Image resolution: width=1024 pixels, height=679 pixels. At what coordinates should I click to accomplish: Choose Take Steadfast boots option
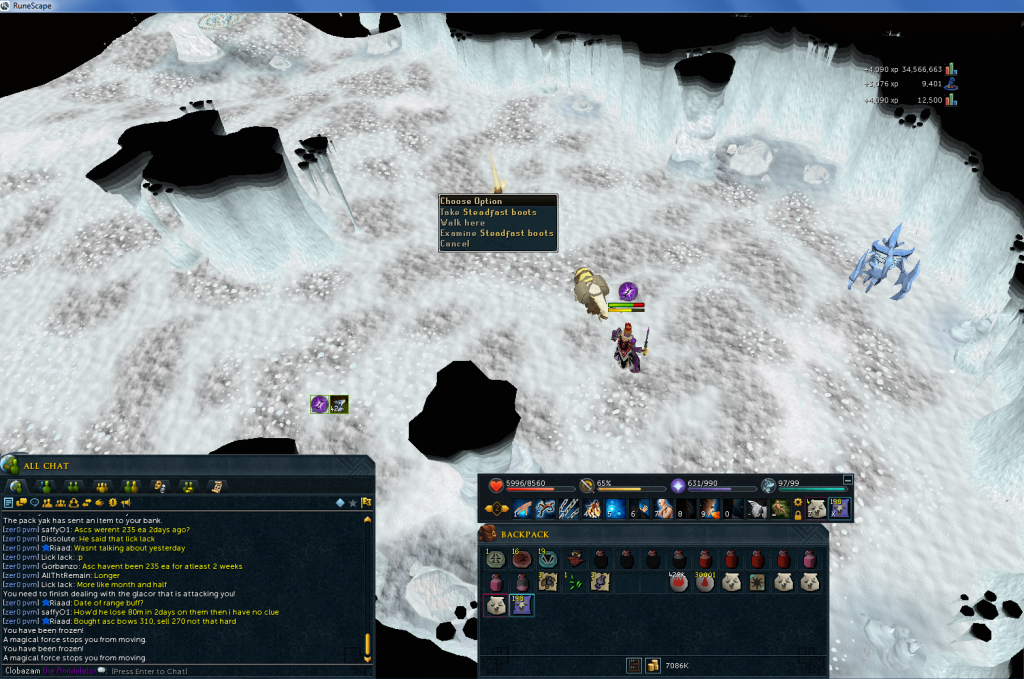(x=489, y=212)
